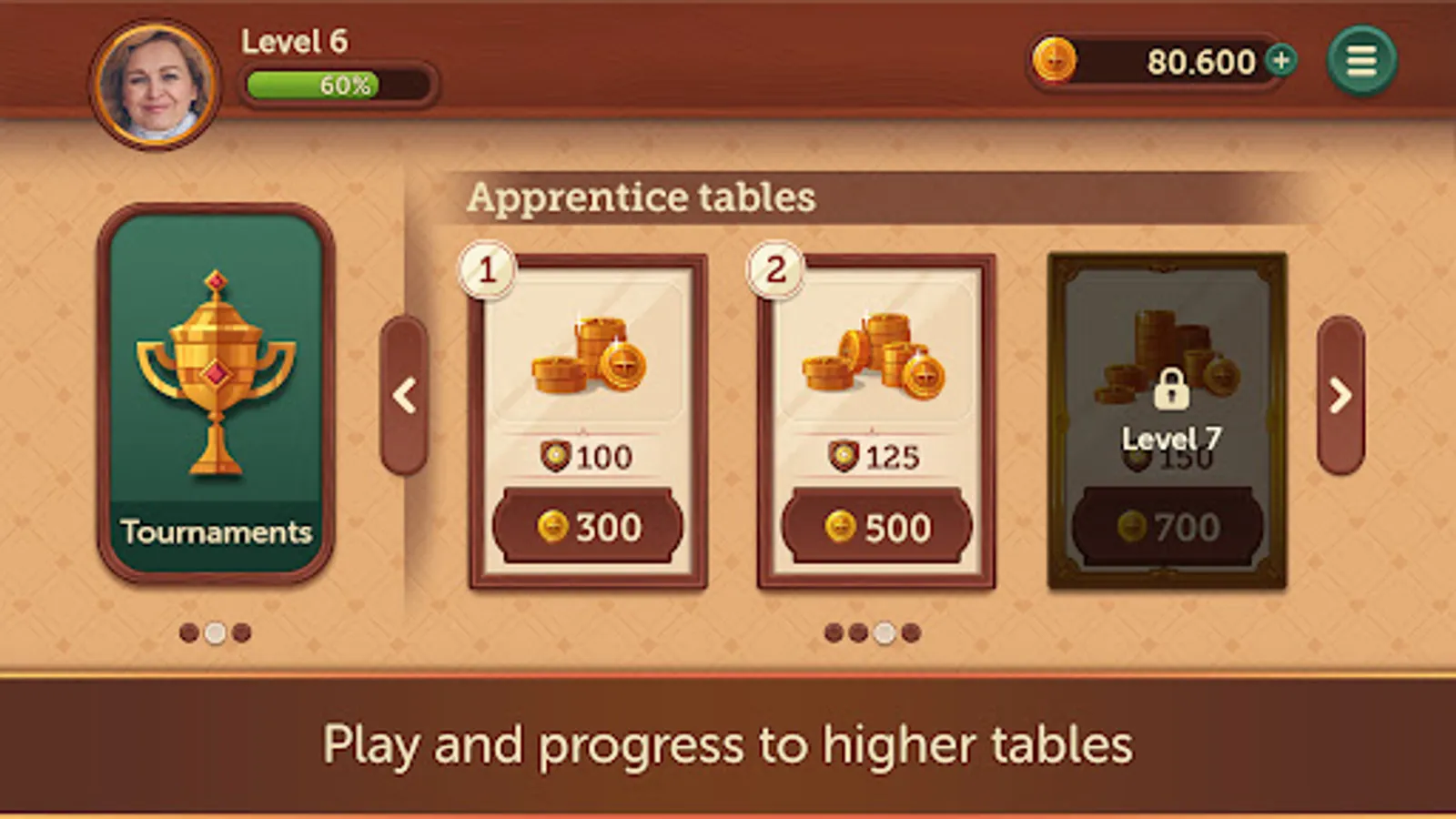Open the main hamburger menu
The height and width of the screenshot is (819, 1456).
tap(1361, 59)
